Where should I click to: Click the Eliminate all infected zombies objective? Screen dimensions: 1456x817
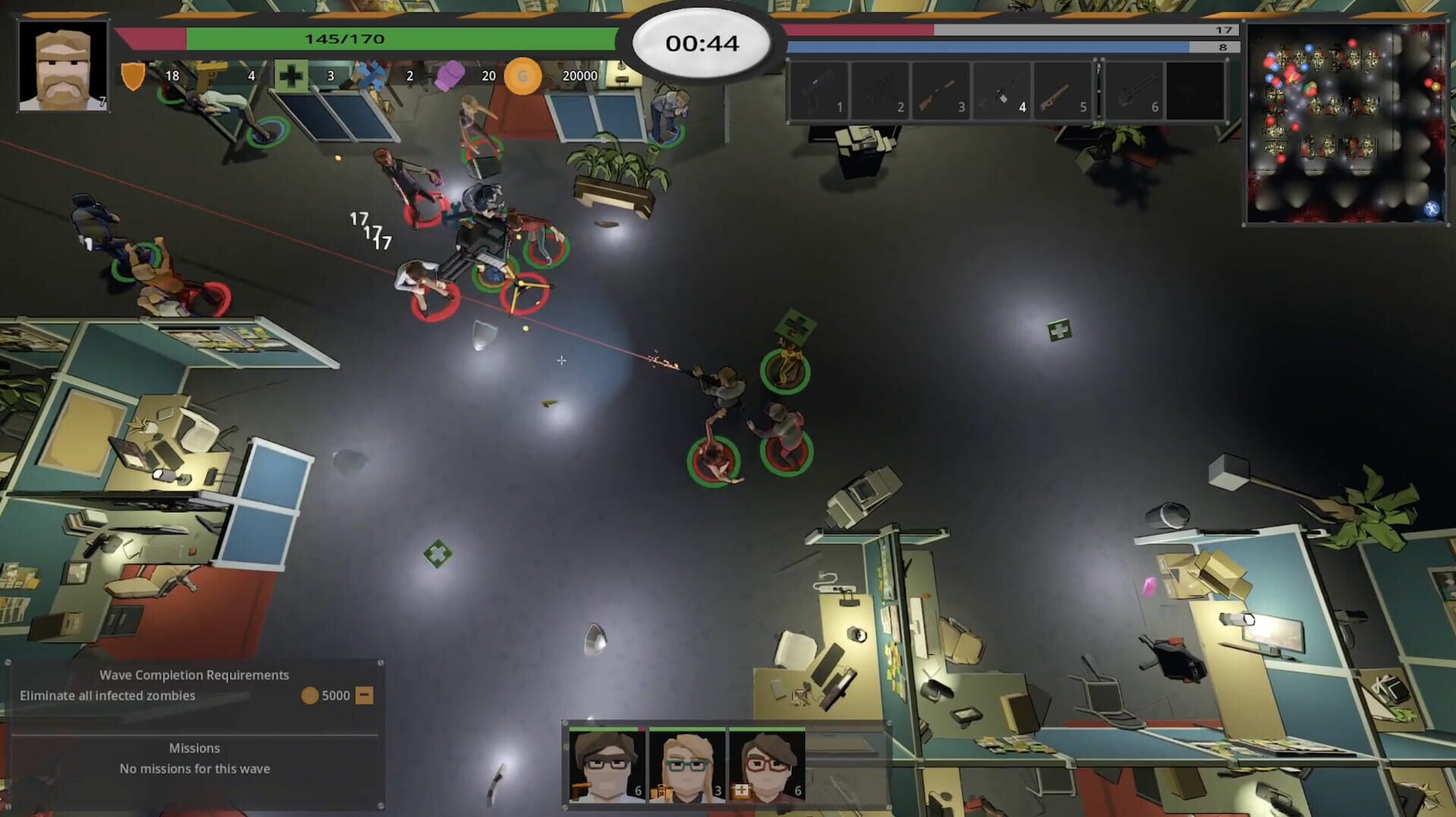pyautogui.click(x=110, y=694)
